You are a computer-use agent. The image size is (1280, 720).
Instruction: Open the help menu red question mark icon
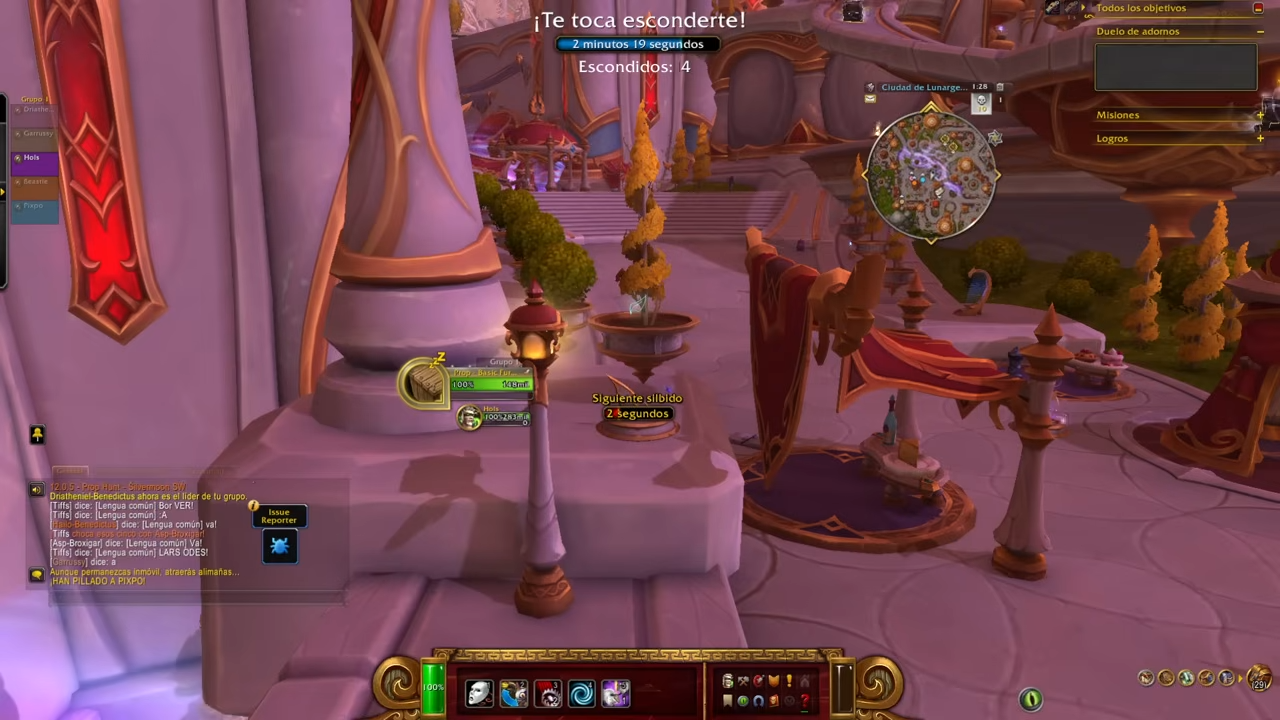[805, 700]
